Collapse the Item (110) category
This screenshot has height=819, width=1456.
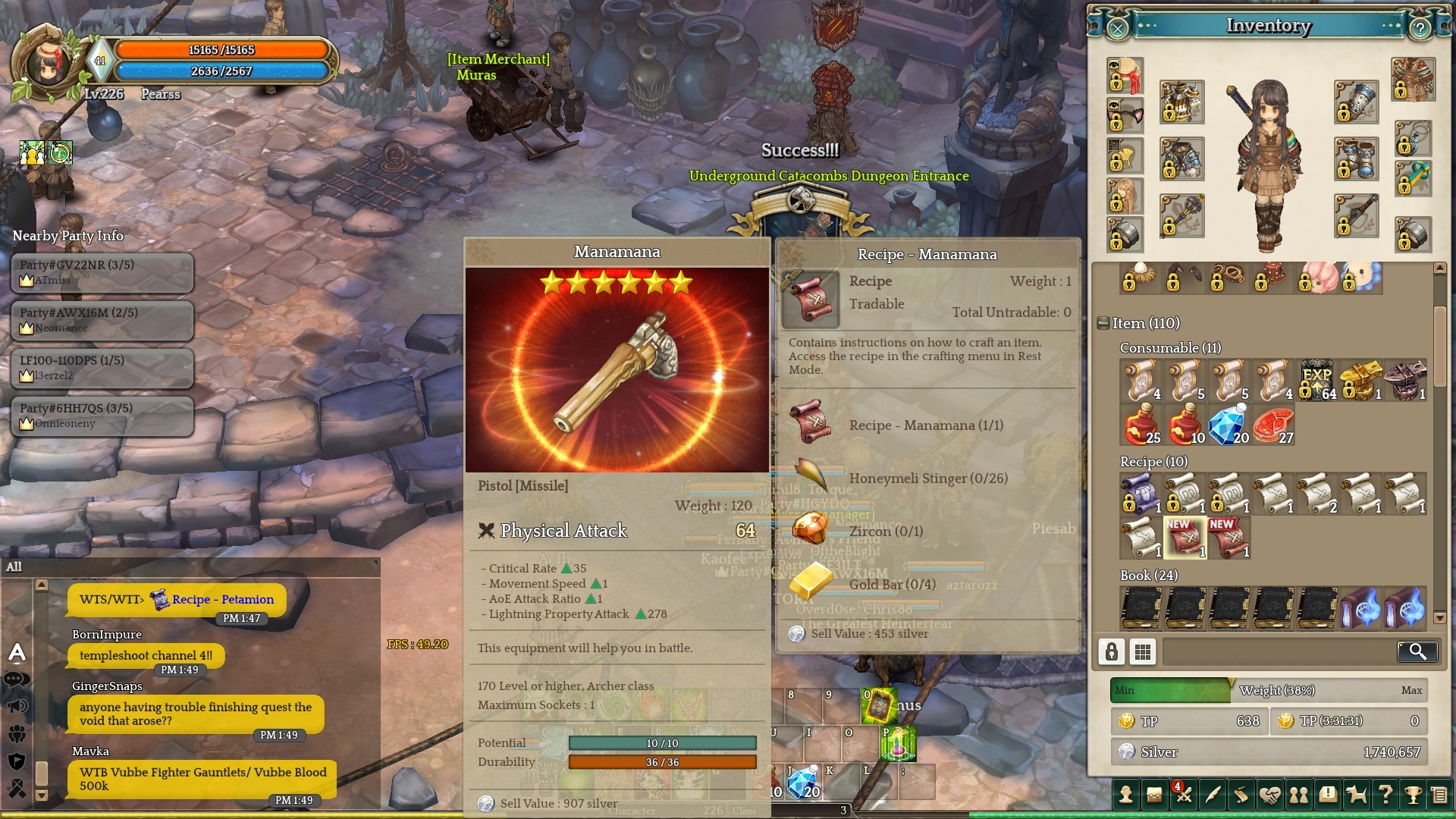pyautogui.click(x=1104, y=324)
